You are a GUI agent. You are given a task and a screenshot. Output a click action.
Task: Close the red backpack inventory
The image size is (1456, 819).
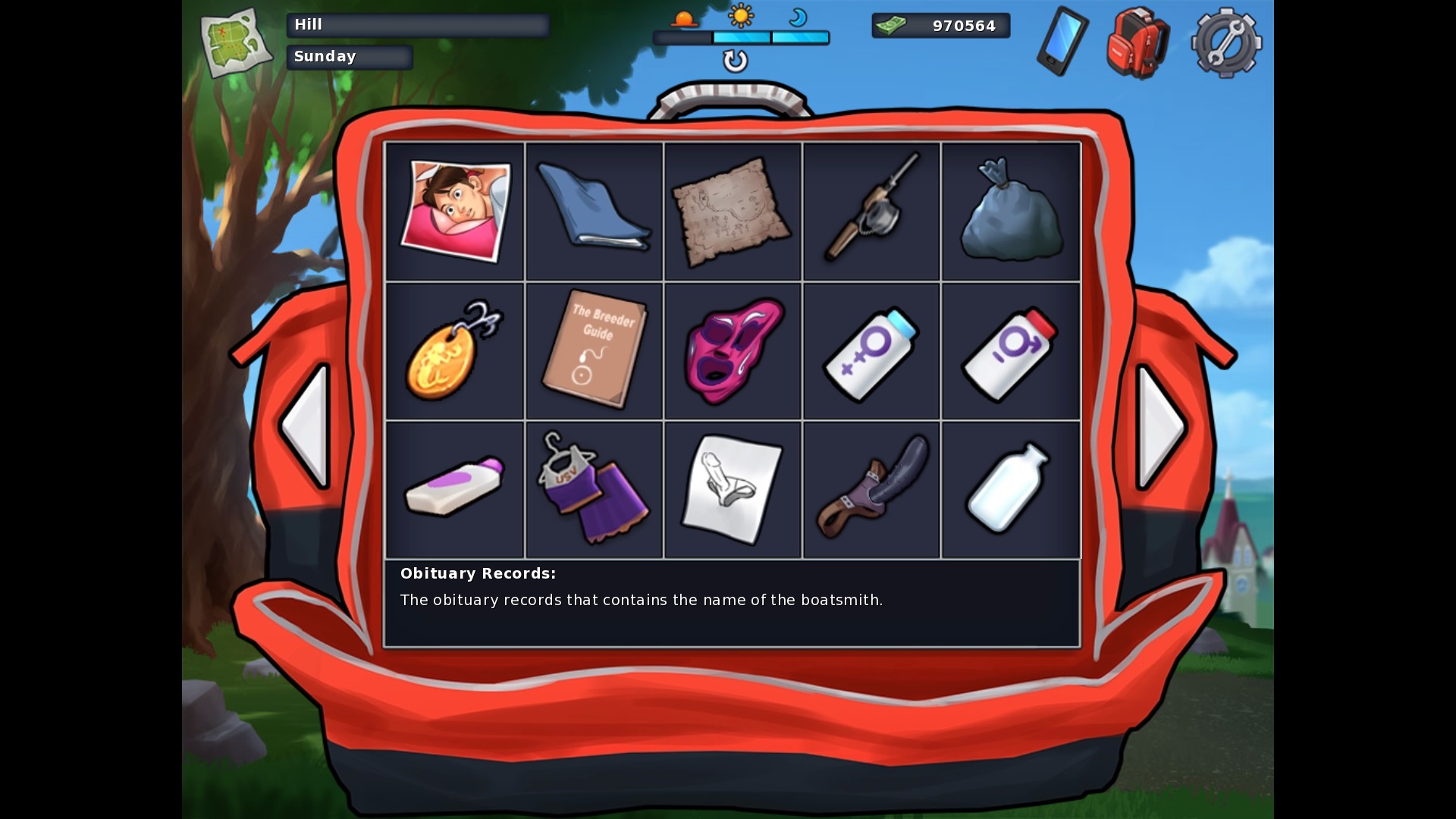pyautogui.click(x=1137, y=42)
